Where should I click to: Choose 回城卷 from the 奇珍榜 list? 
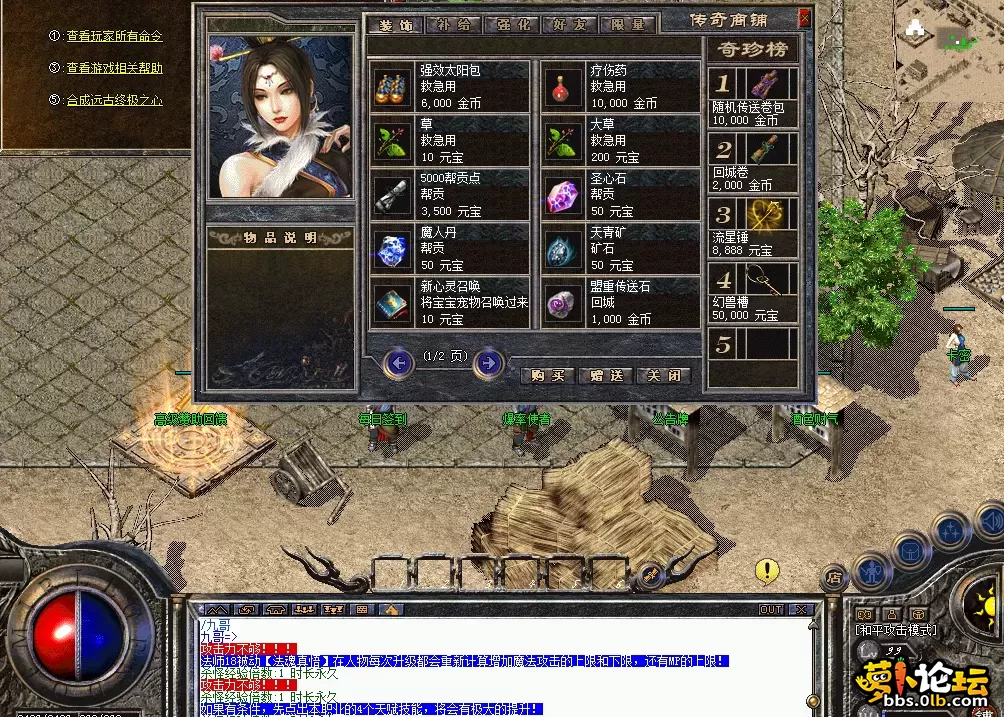pos(753,162)
